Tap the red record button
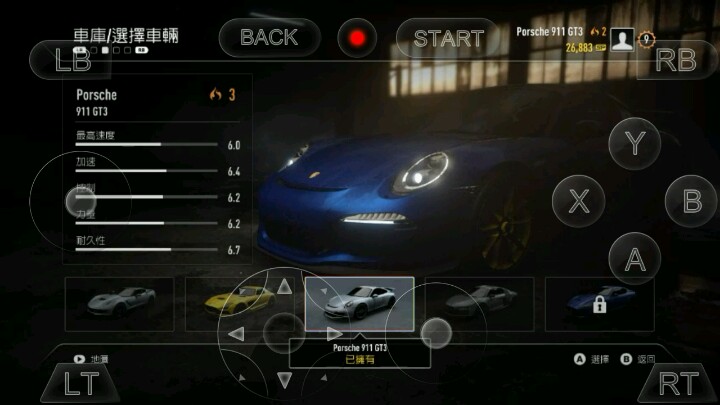720x405 pixels. [356, 39]
